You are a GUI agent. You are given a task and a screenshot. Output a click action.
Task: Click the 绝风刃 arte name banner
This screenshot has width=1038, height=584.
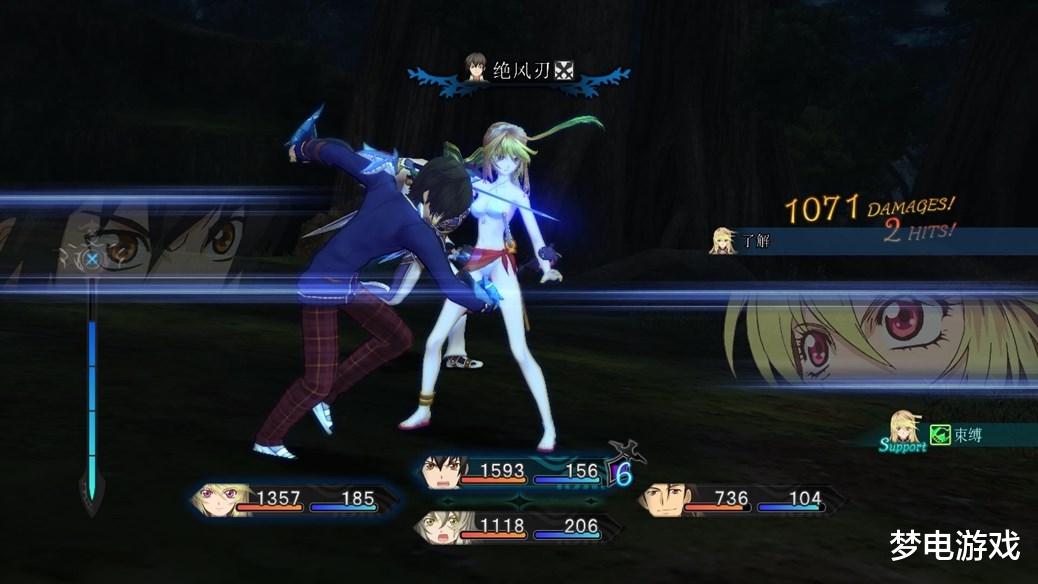click(x=519, y=71)
